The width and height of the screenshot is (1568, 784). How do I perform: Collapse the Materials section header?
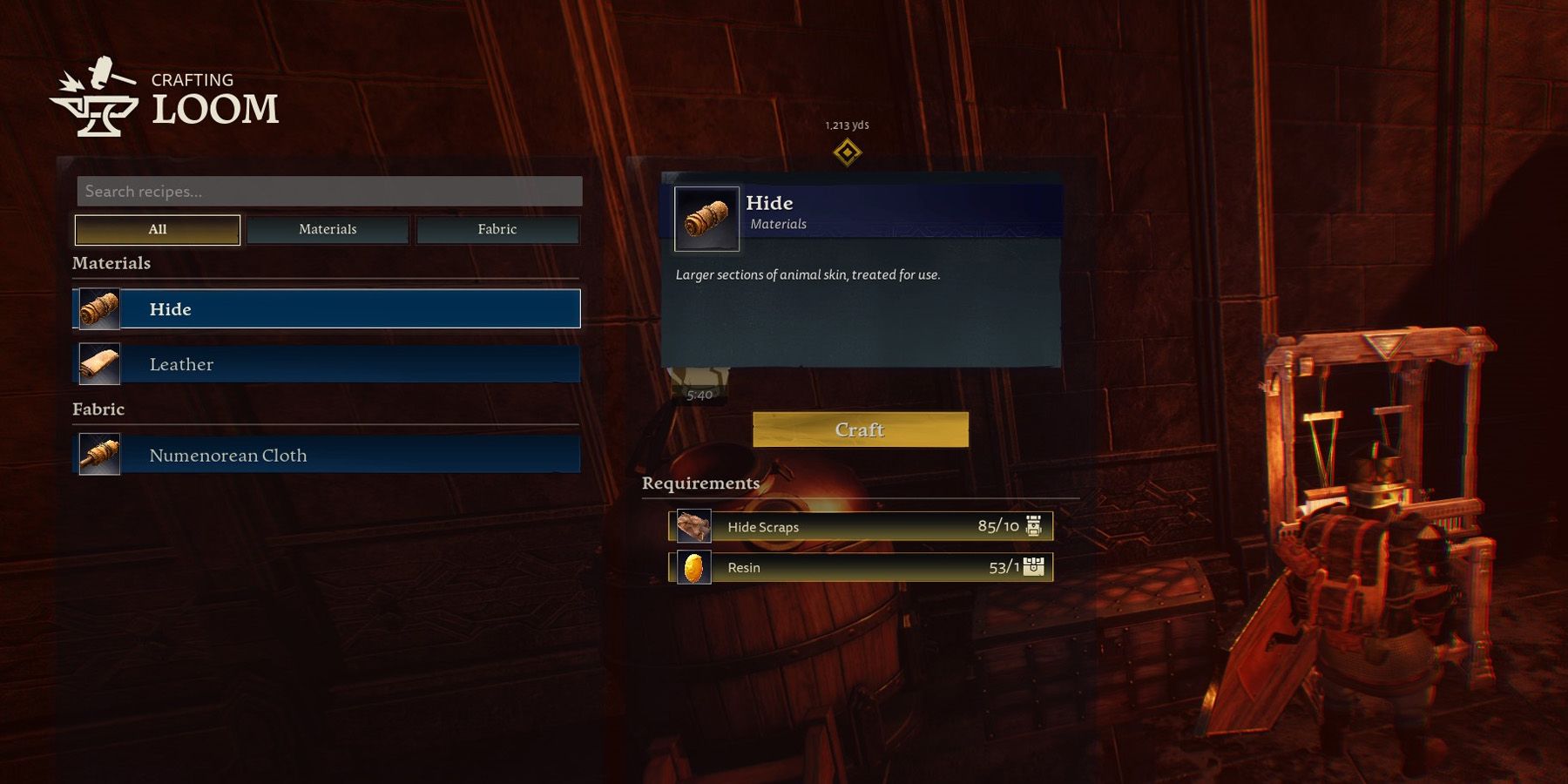tap(112, 263)
